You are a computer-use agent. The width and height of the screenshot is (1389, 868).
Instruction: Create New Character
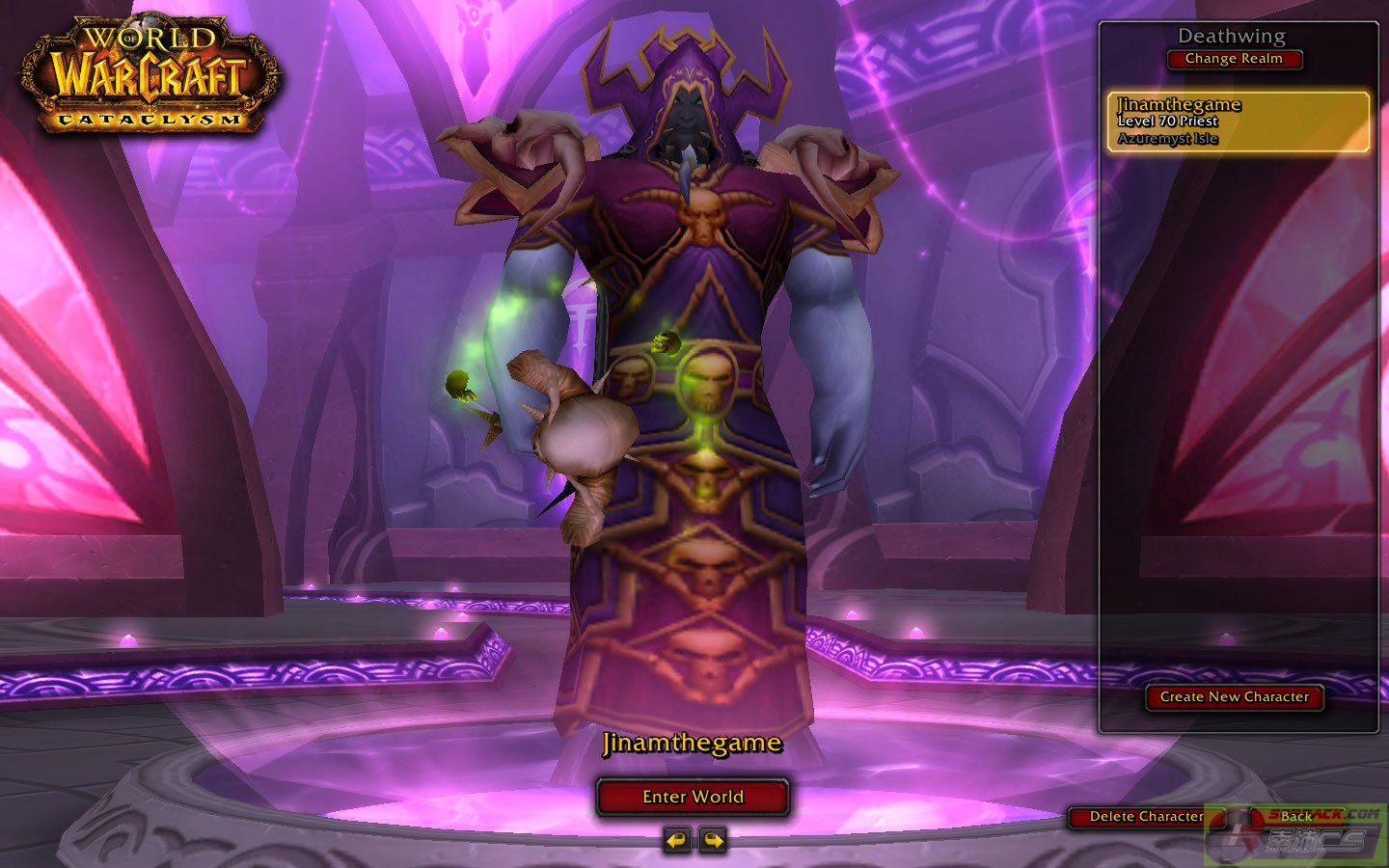tap(1234, 696)
